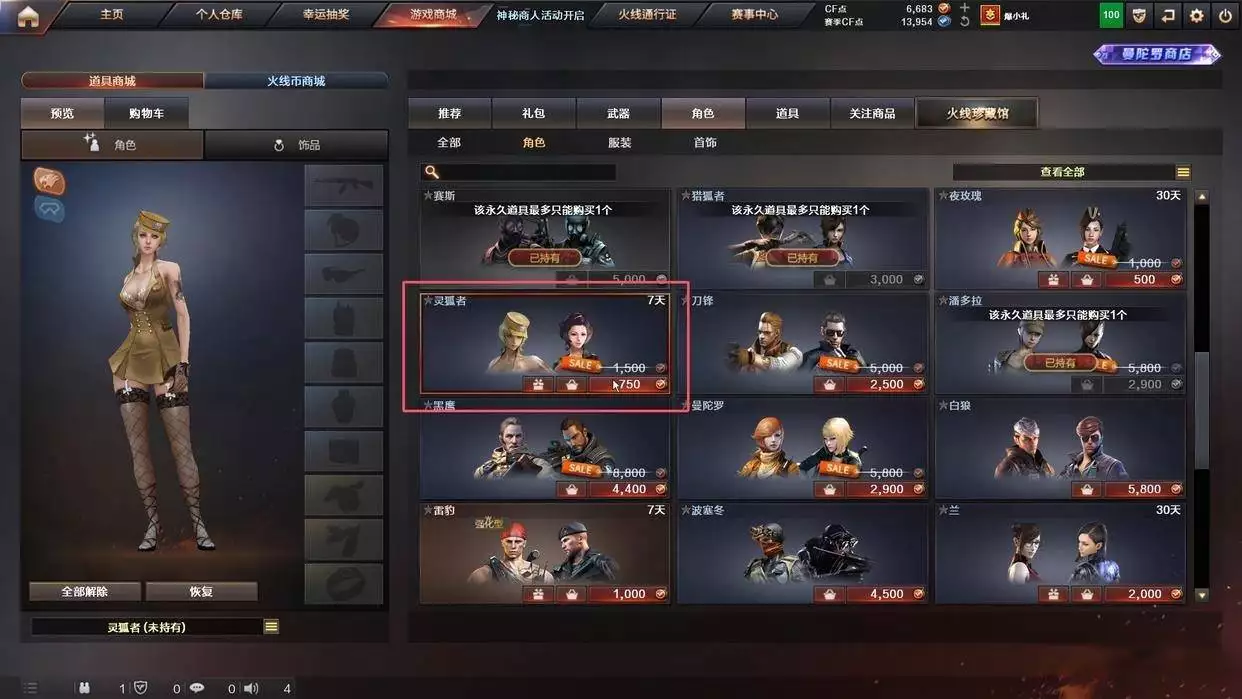
Task: Switch to the 武器 weapons category
Action: [618, 114]
